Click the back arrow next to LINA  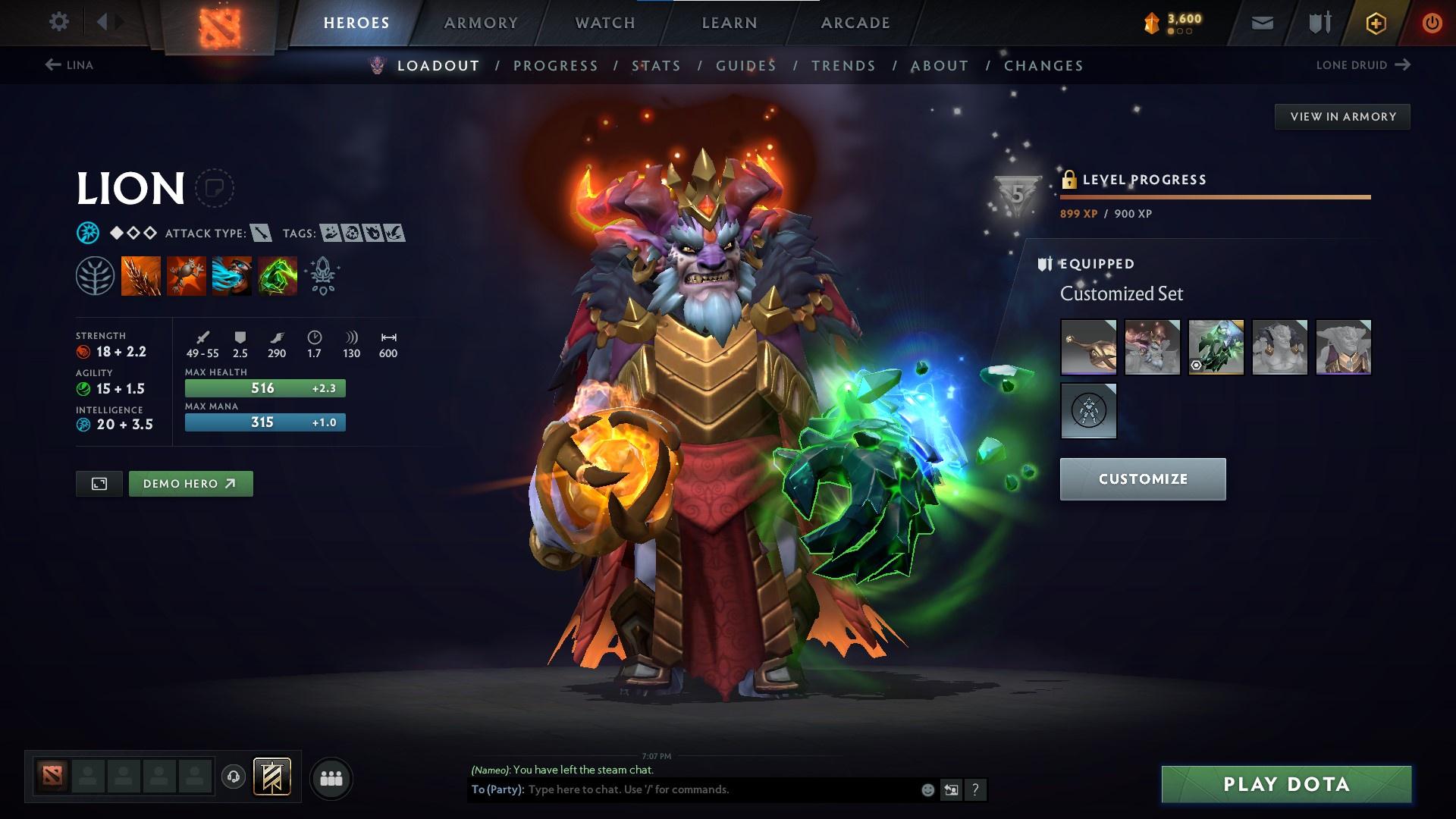pos(52,65)
